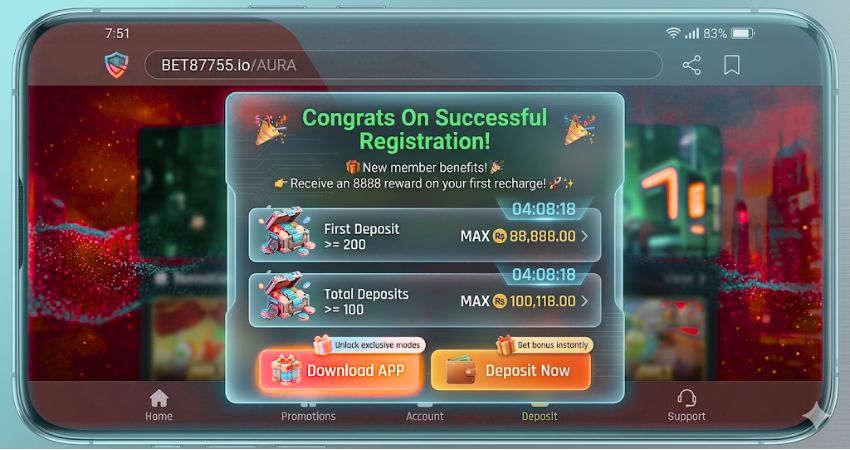This screenshot has height=450, width=850.
Task: Click the Deposit Now button
Action: coord(511,370)
